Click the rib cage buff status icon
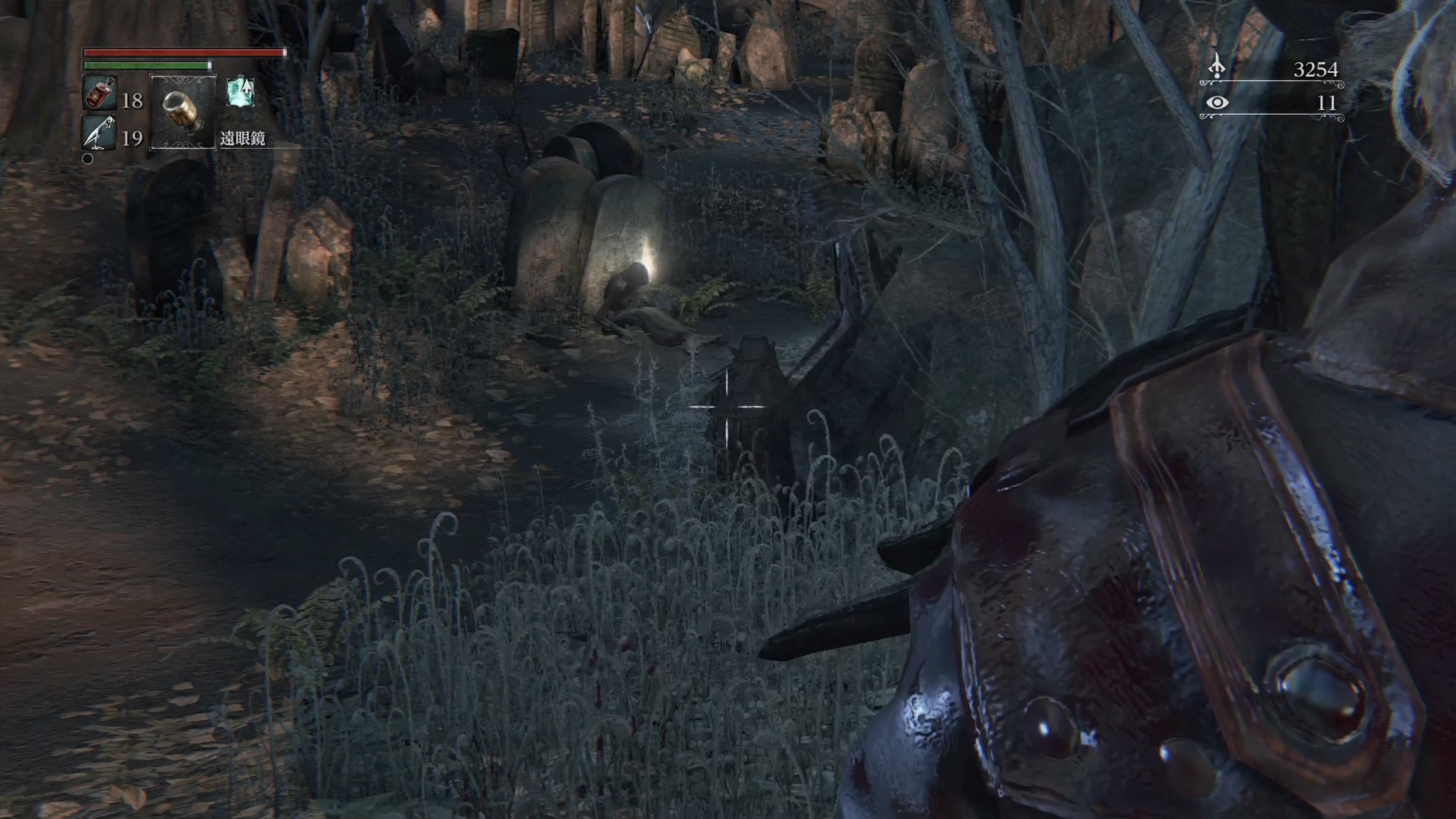 click(241, 92)
